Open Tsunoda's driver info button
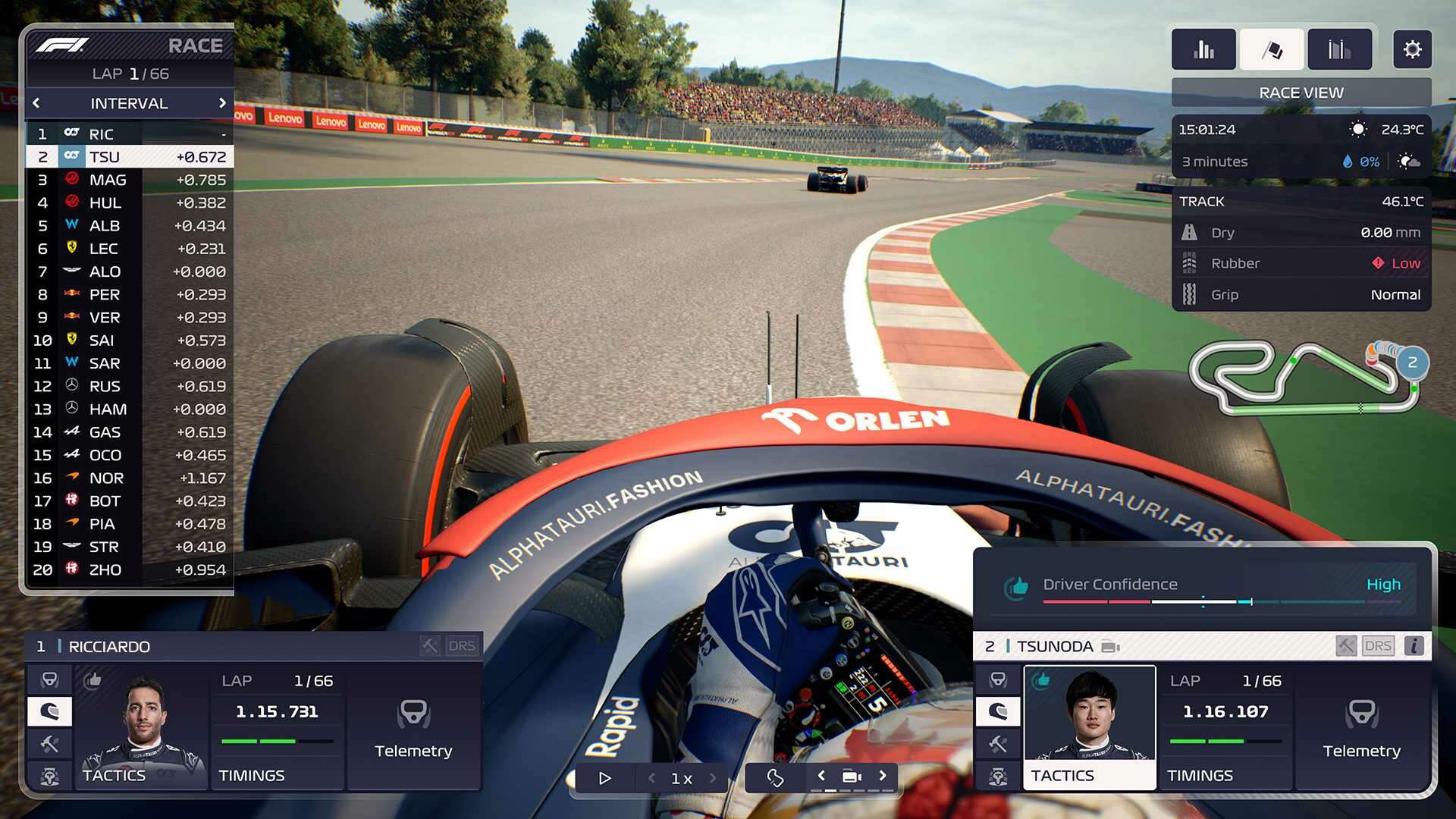1456x819 pixels. (1415, 645)
